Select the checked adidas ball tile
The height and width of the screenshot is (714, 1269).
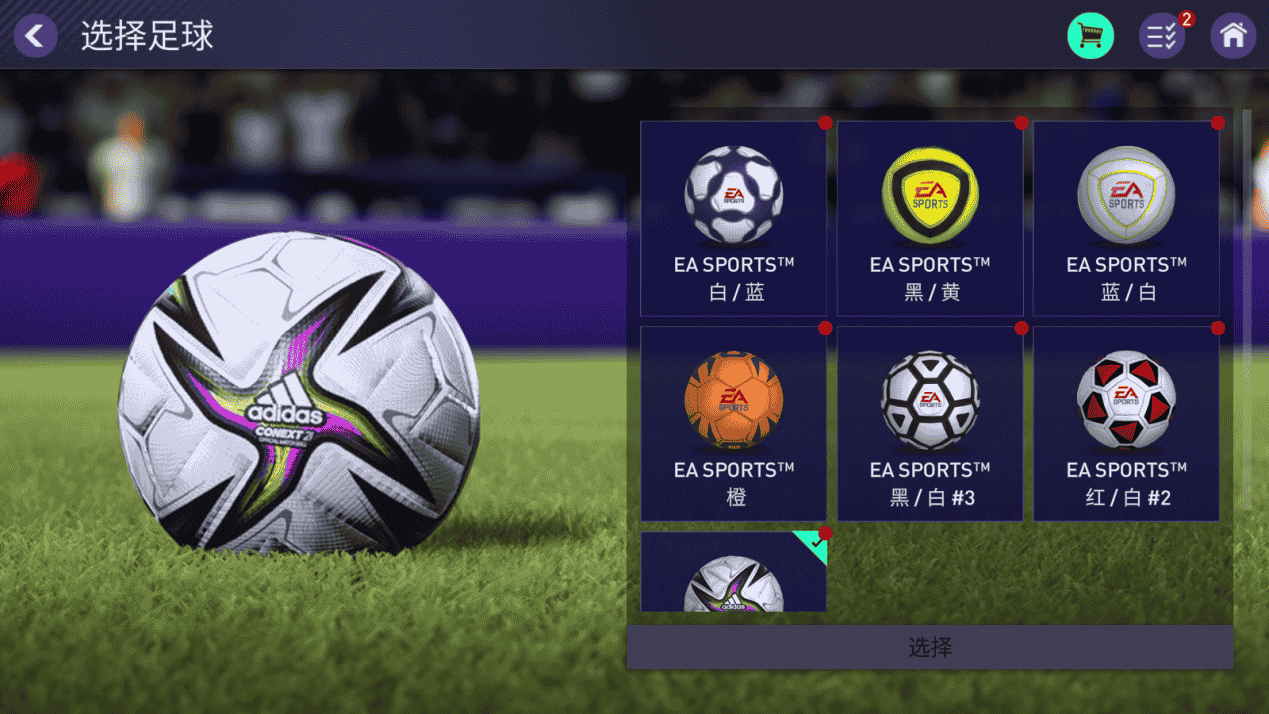coord(733,573)
